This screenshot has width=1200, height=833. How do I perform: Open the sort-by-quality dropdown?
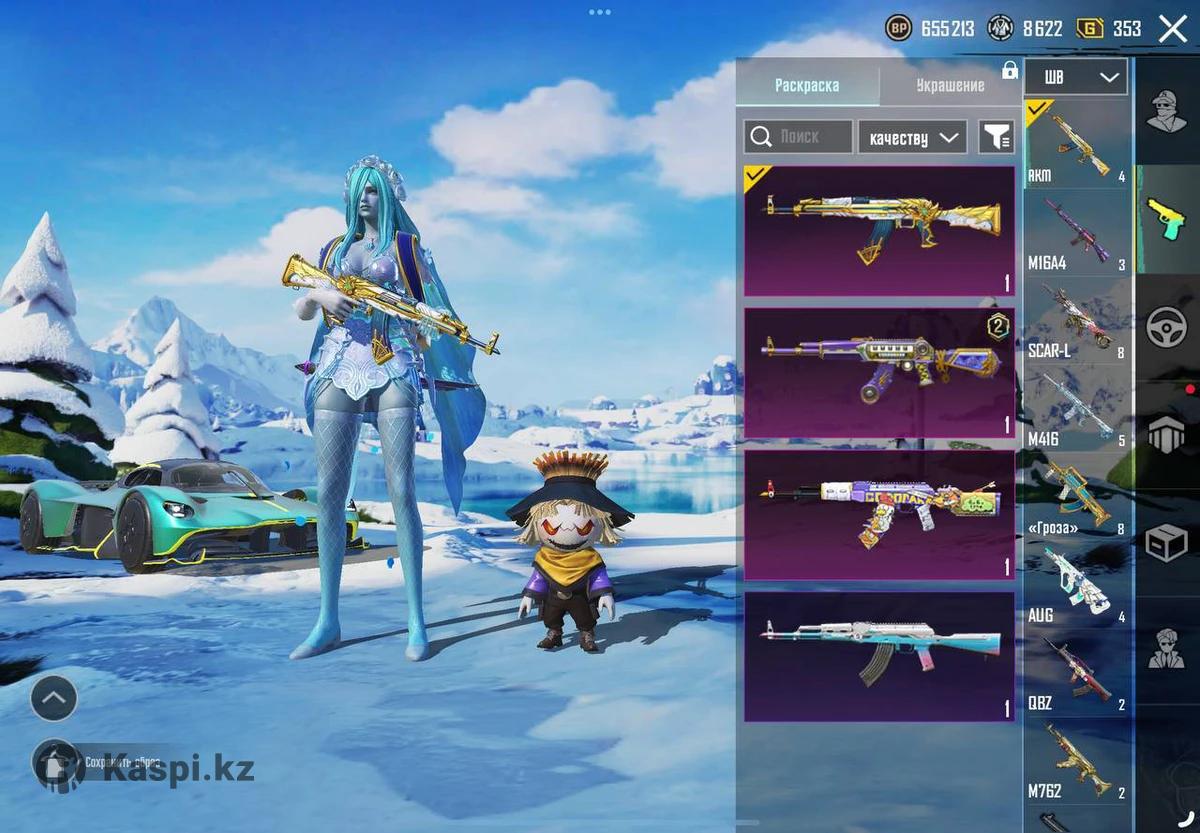(912, 137)
